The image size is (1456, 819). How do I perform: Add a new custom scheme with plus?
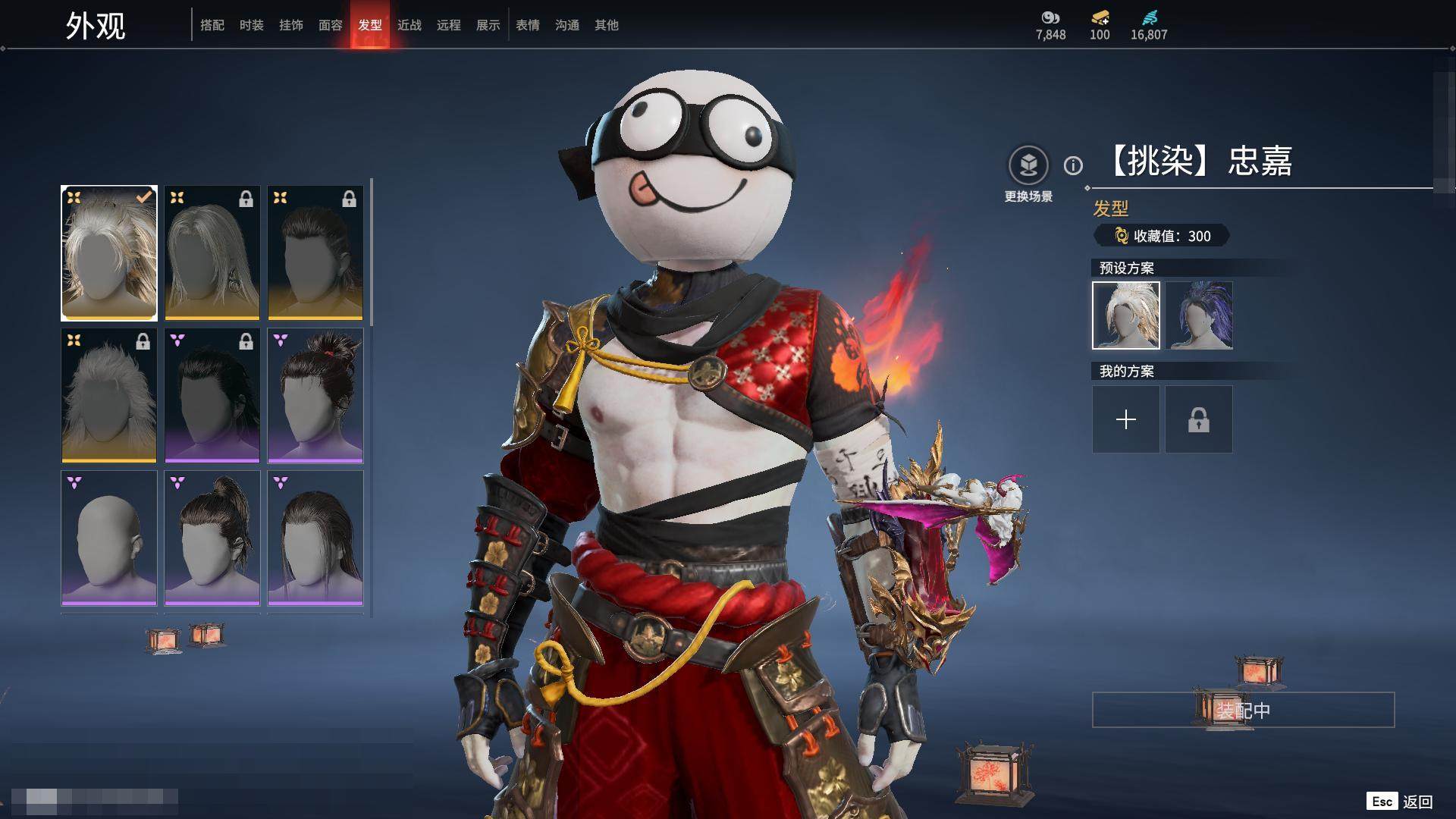(x=1126, y=419)
